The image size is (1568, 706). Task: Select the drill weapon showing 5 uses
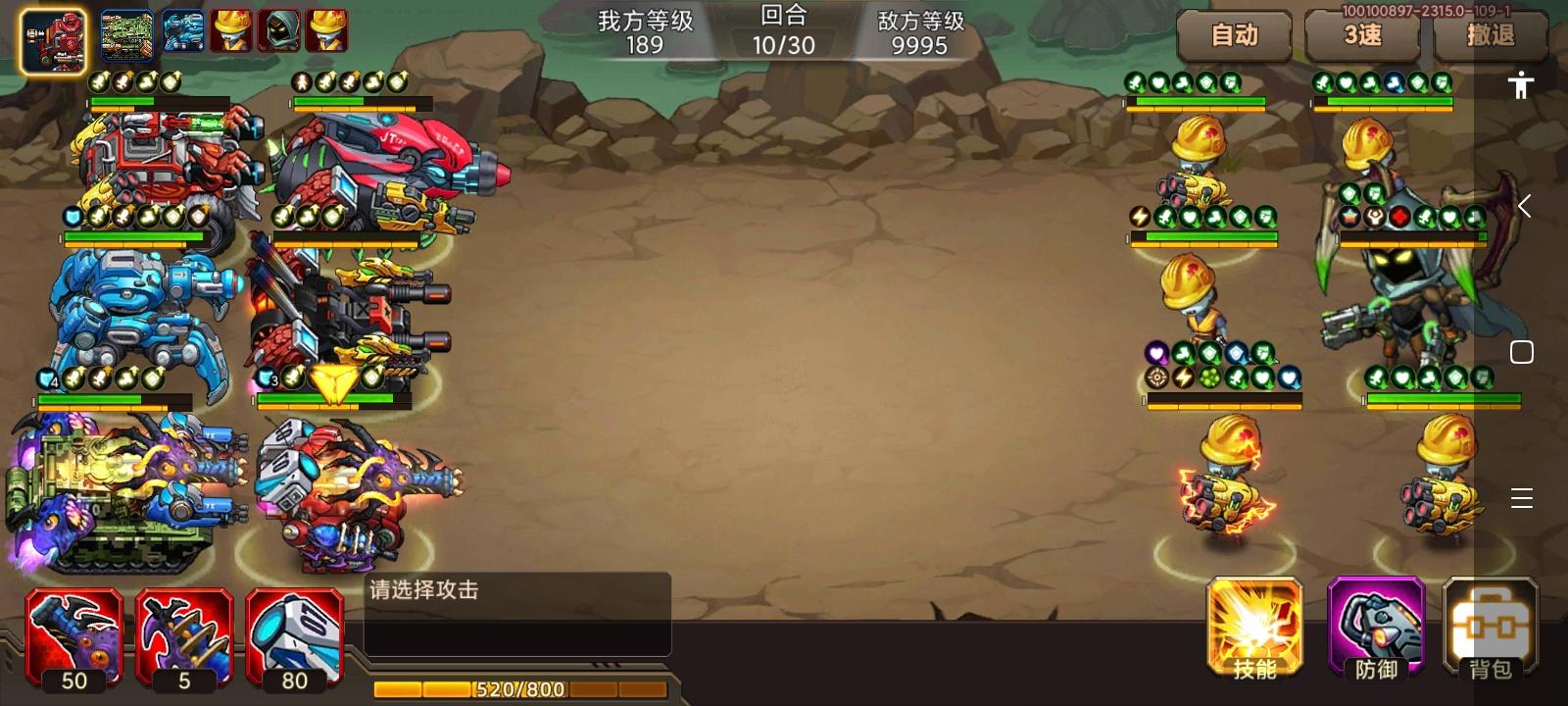click(184, 632)
